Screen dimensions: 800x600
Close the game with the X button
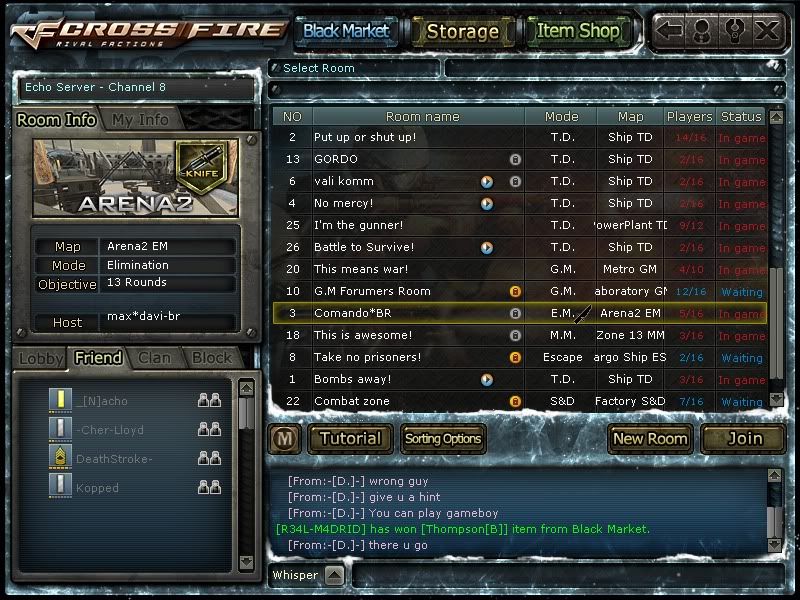(x=767, y=30)
